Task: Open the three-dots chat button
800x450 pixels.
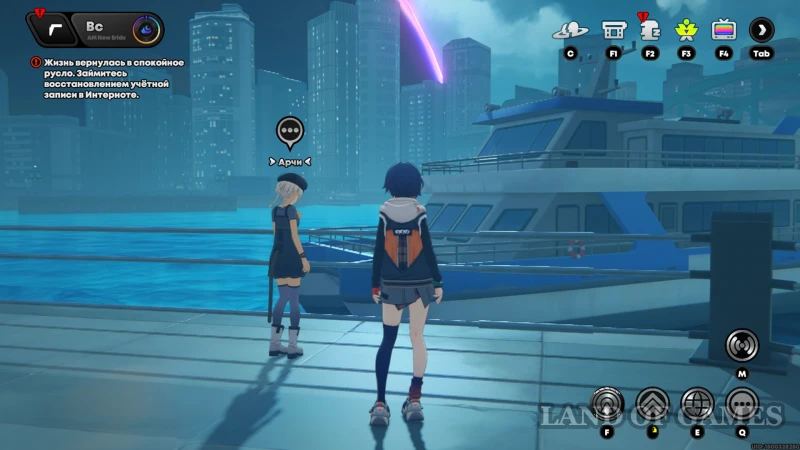Action: (742, 403)
